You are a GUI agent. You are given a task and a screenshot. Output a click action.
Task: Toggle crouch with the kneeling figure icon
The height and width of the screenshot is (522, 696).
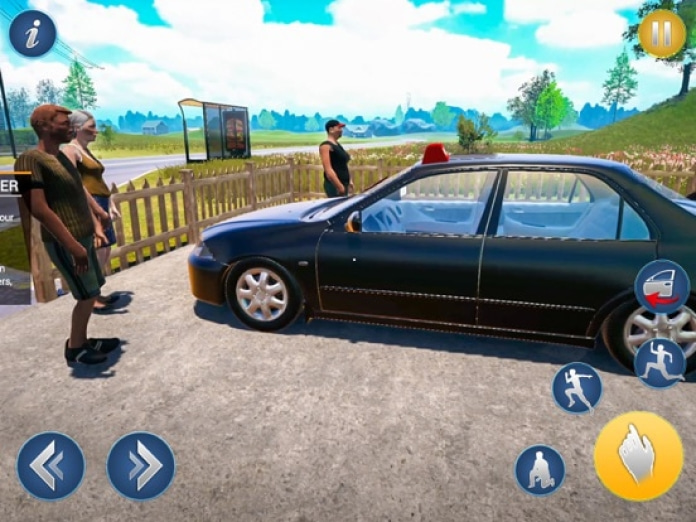click(540, 470)
